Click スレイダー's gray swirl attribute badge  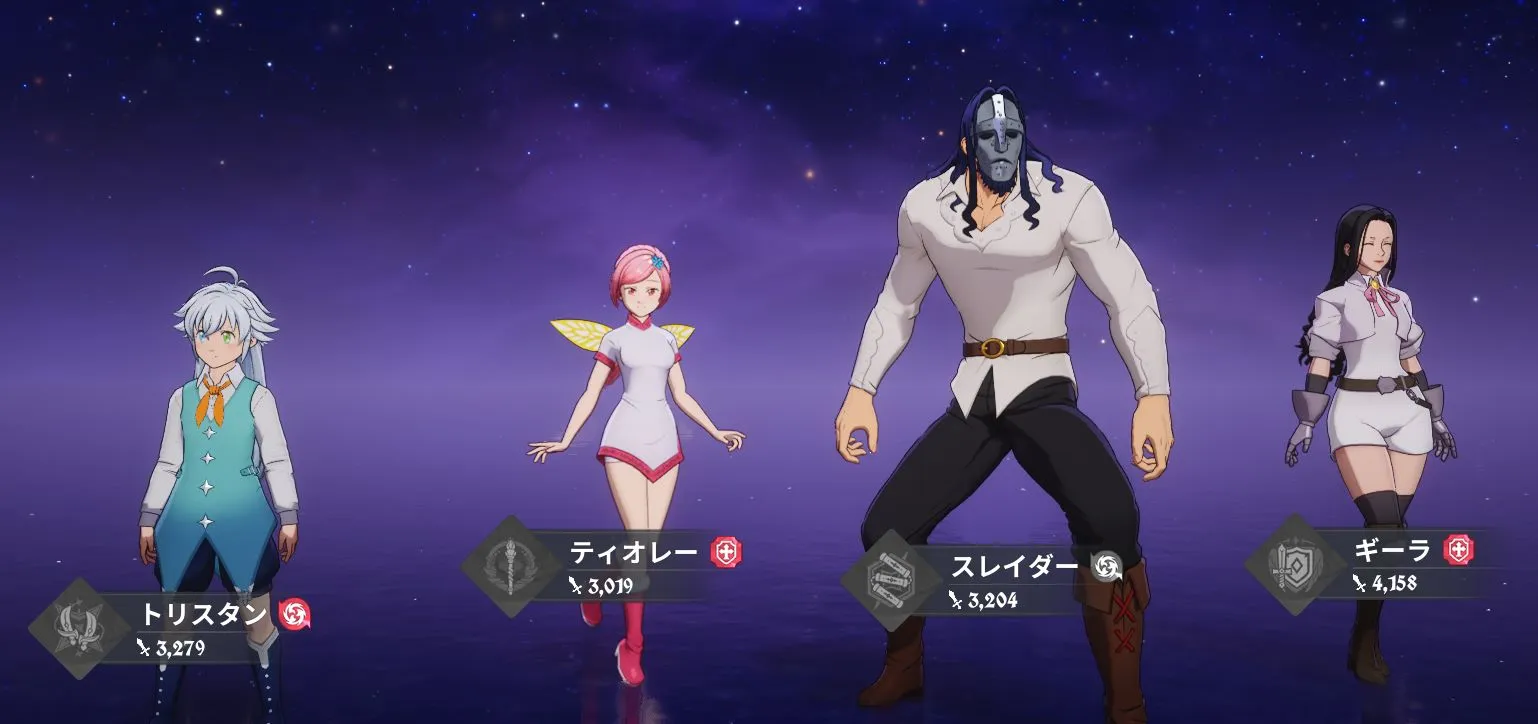1105,565
